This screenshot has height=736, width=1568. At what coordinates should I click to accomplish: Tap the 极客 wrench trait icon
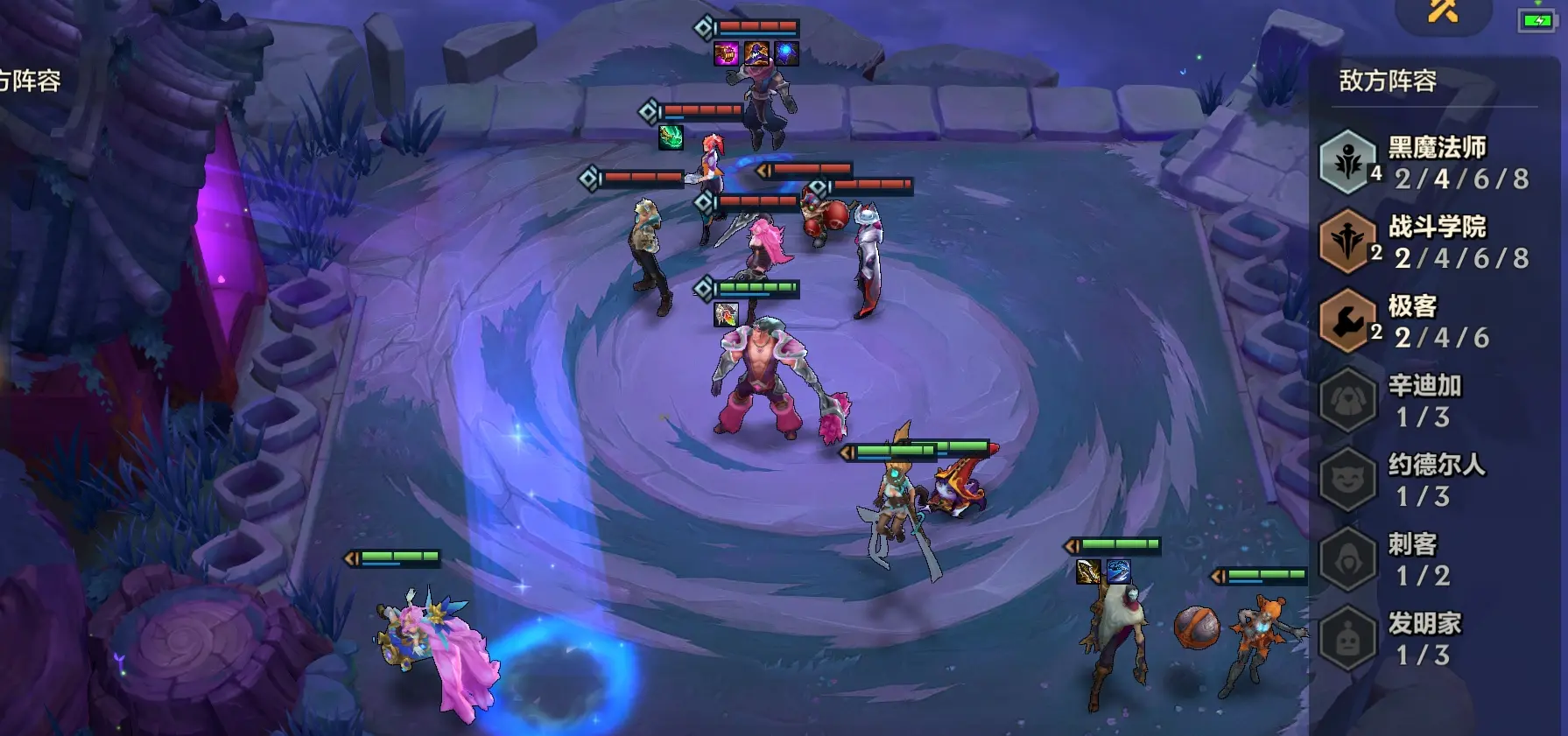(1347, 321)
